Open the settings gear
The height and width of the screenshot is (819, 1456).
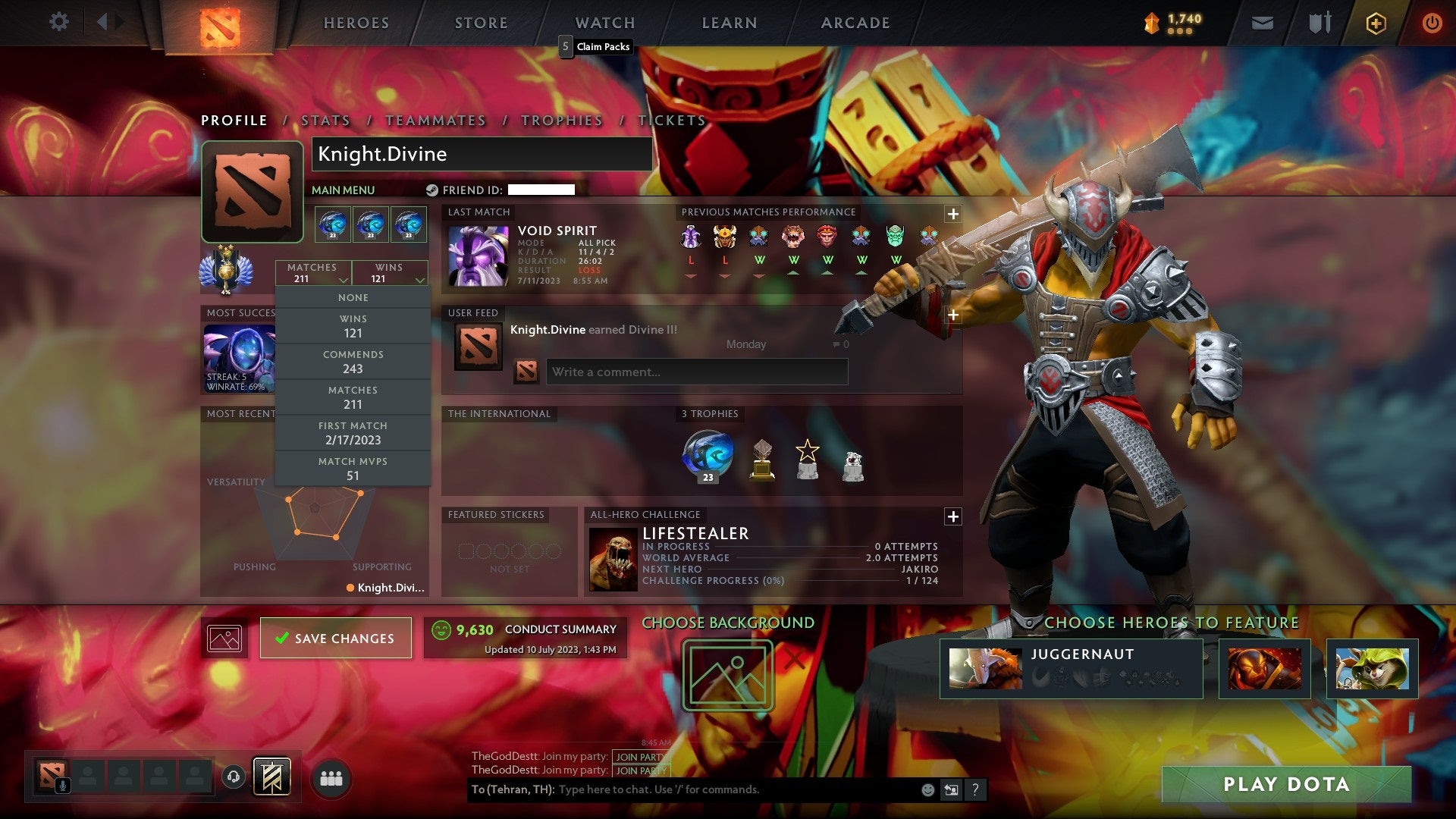tap(58, 22)
